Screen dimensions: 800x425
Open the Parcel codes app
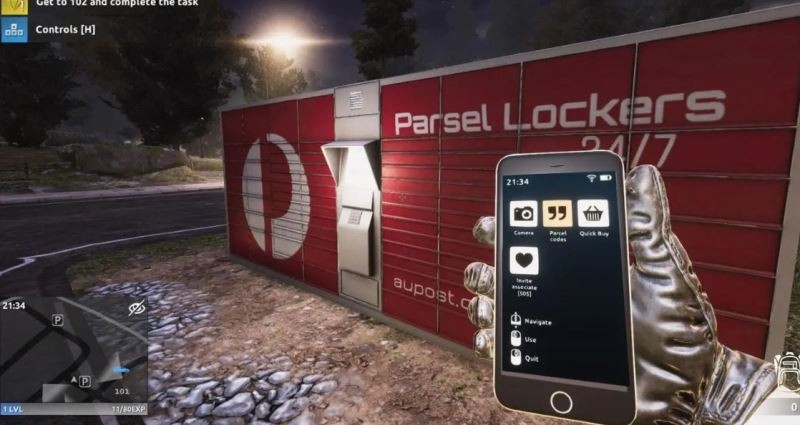557,213
